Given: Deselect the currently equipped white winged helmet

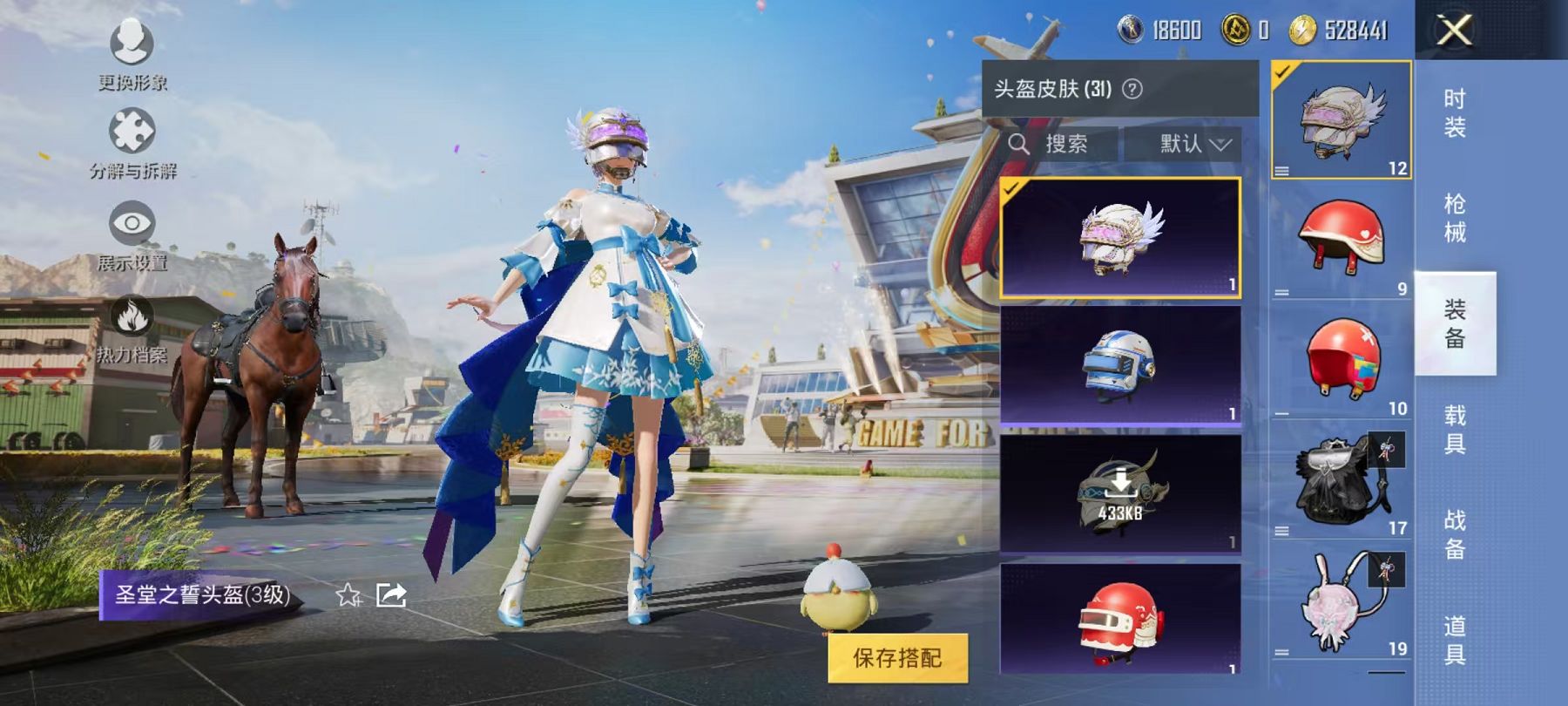Looking at the screenshot, I should (x=1119, y=240).
